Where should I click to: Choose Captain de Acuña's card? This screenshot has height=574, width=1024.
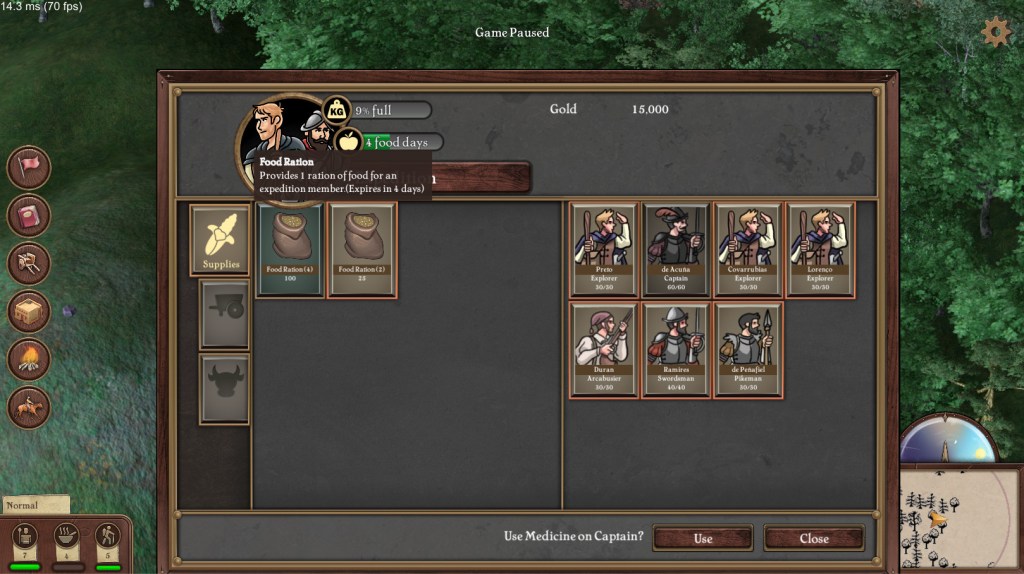[x=676, y=250]
